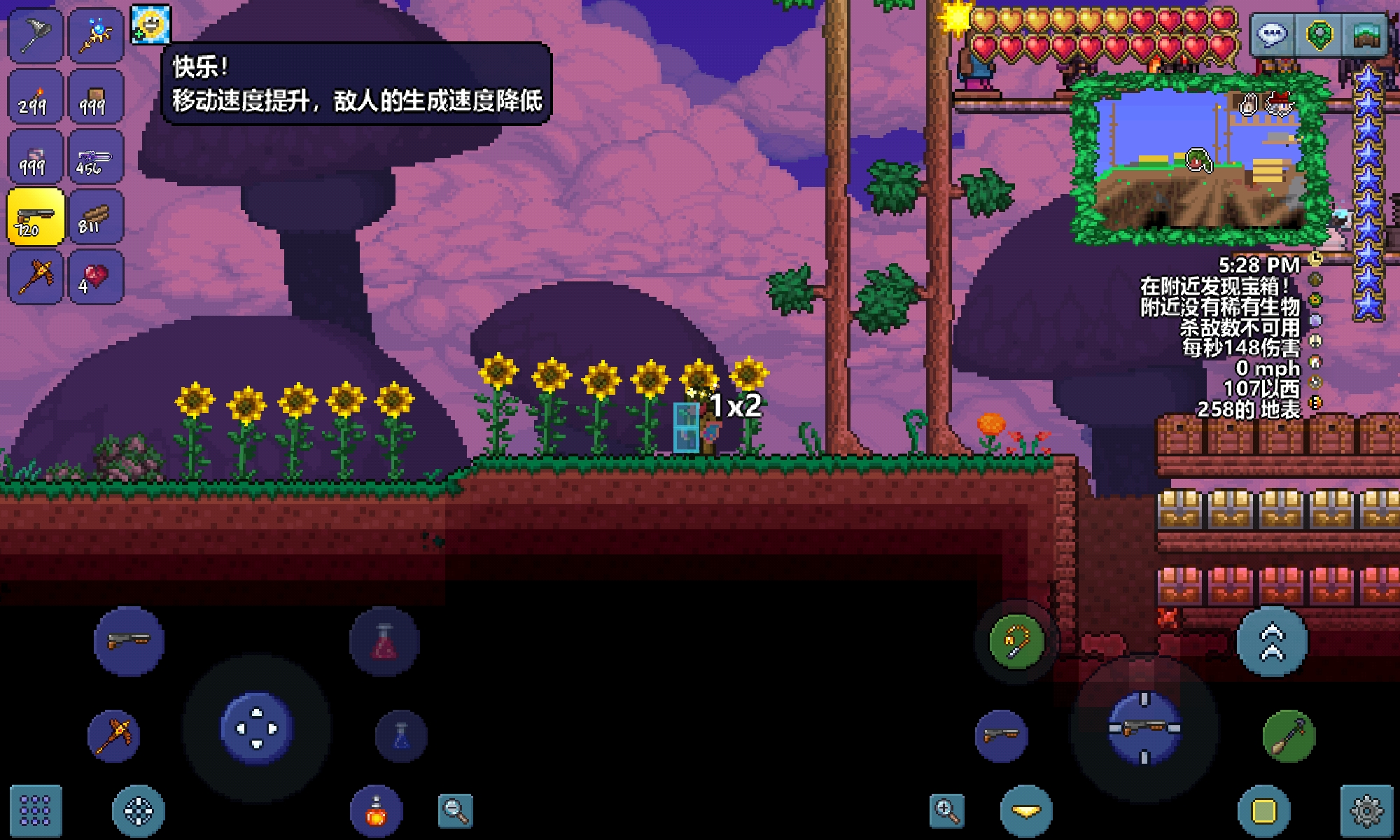Zoom in with the plus magnifier
Screen dimensions: 1400x840
coord(946,811)
